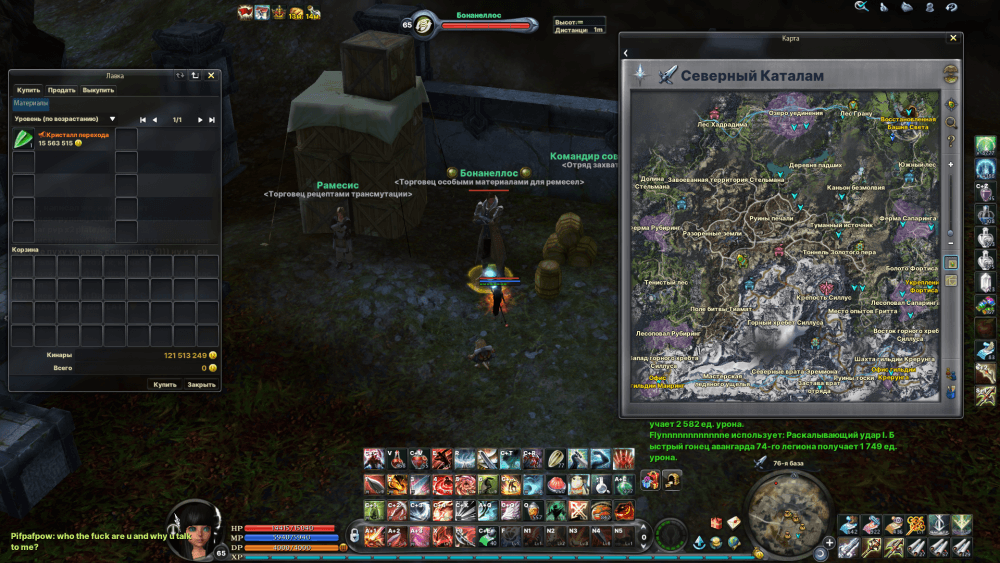This screenshot has height=563, width=1000.
Task: Open the Выкупить (Buyback) tab
Action: point(98,90)
